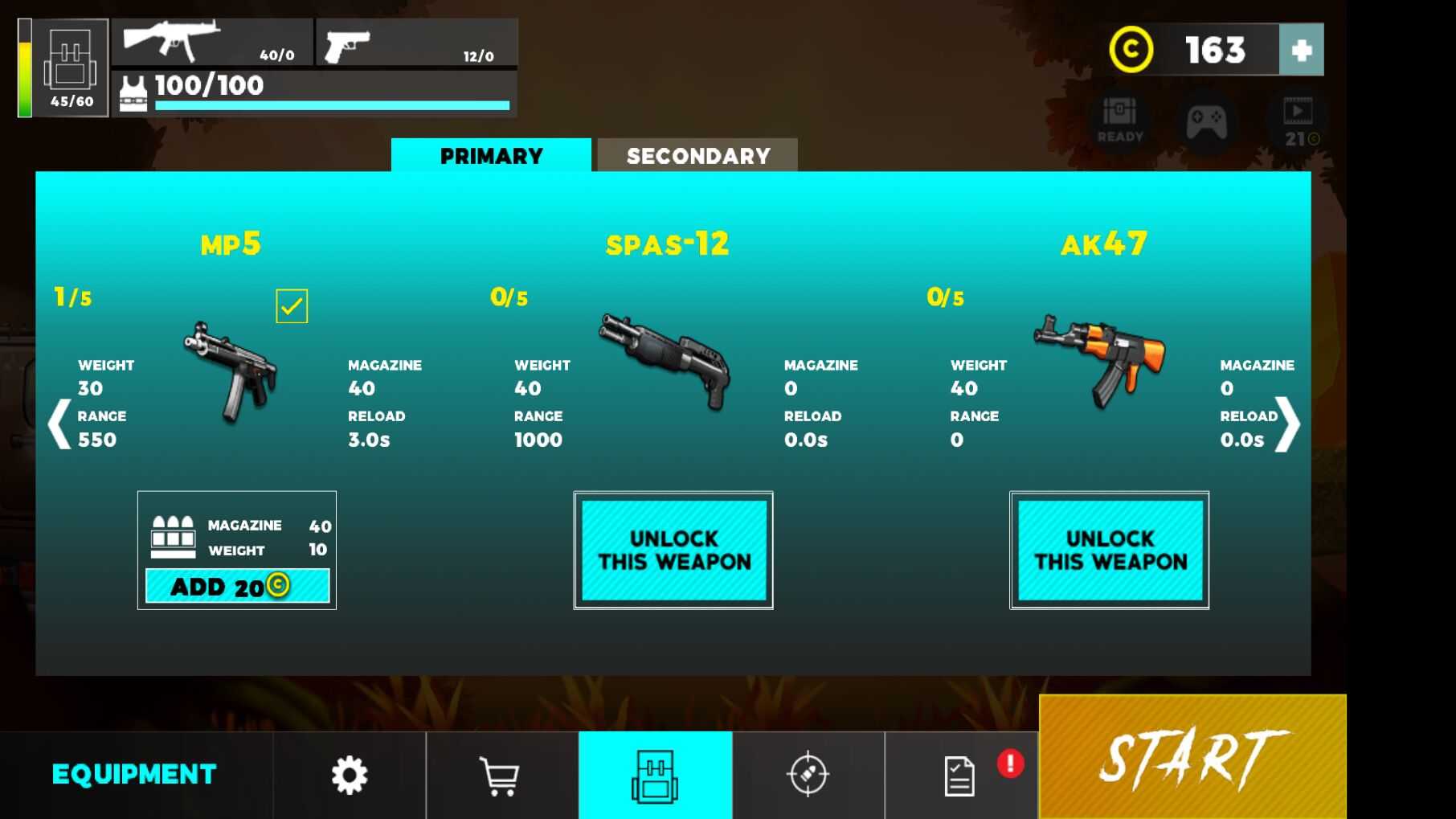Show previous weapons with left arrow

(x=59, y=424)
